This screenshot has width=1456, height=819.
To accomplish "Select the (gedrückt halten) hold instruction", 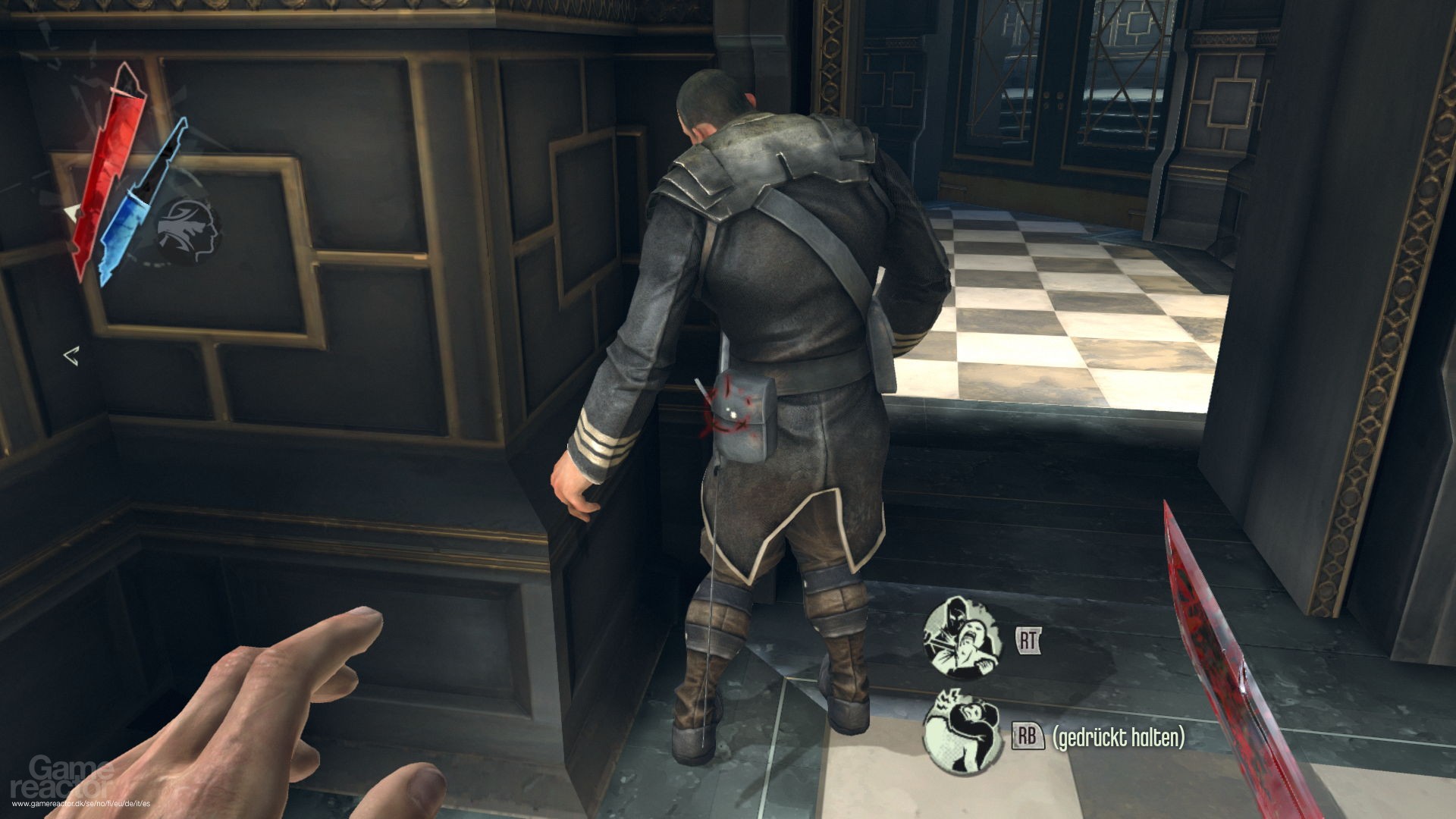I will [1120, 734].
